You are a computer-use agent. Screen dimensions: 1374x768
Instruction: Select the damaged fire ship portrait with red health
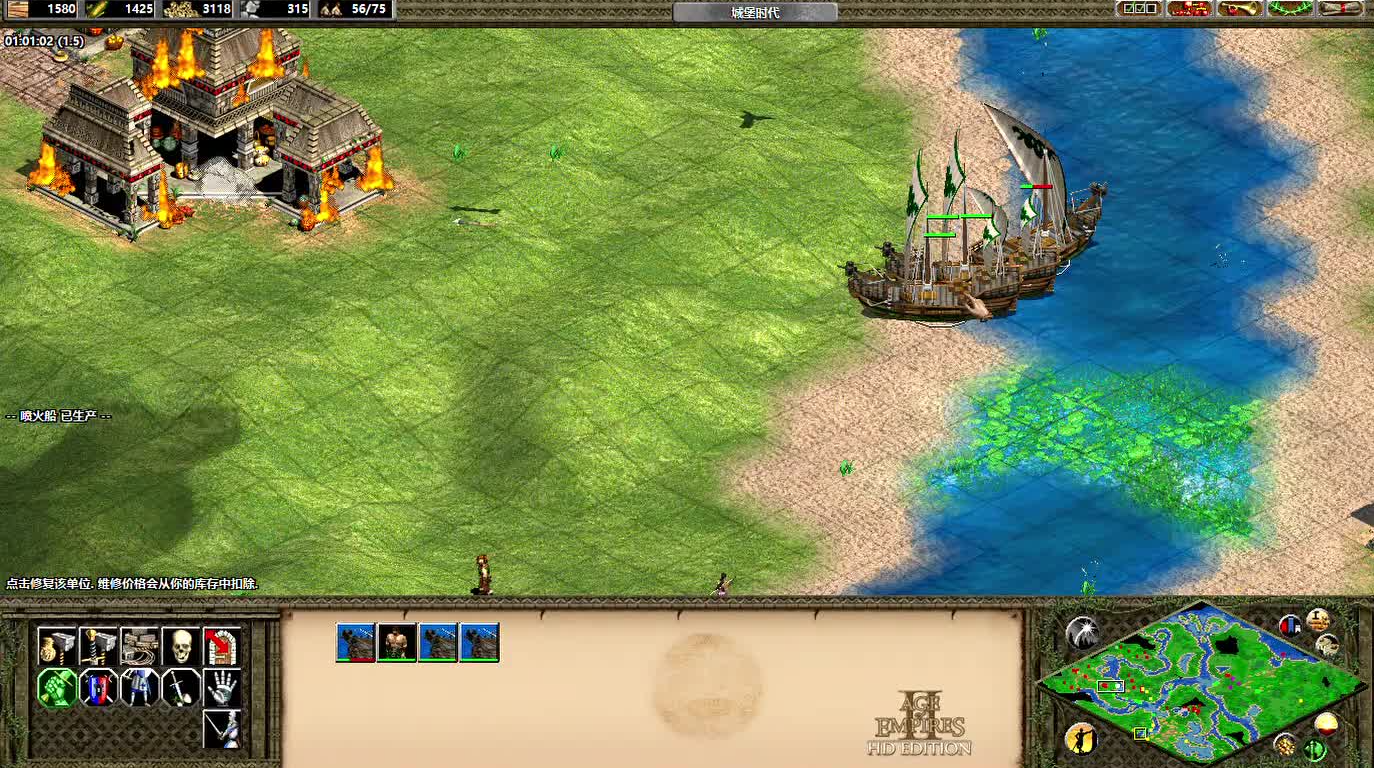coord(355,642)
